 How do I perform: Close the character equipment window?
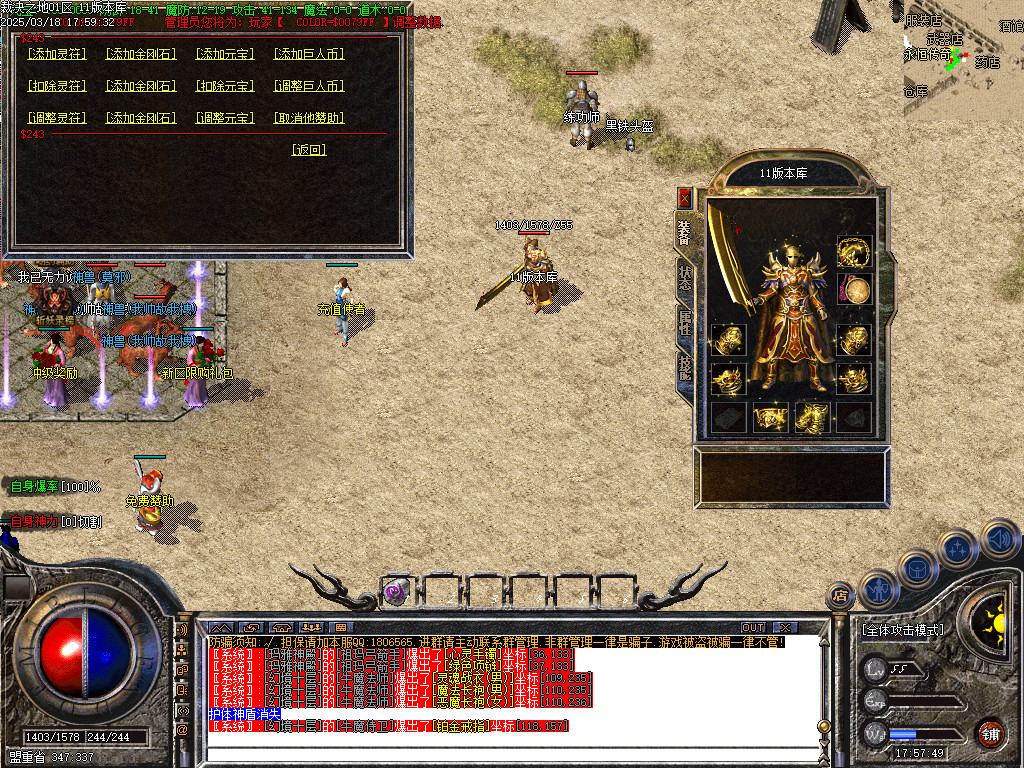pos(685,197)
